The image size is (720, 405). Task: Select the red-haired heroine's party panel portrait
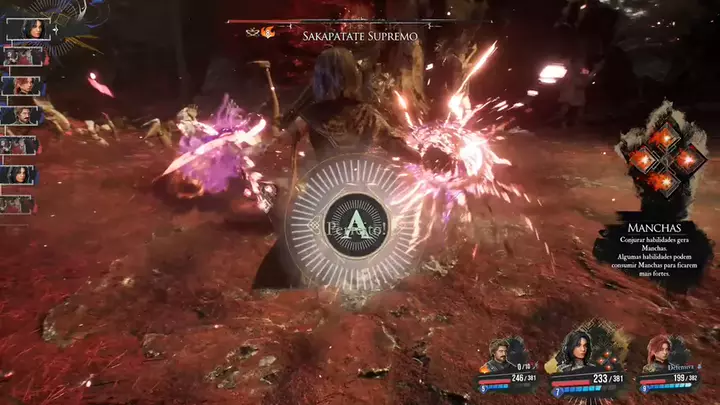657,356
